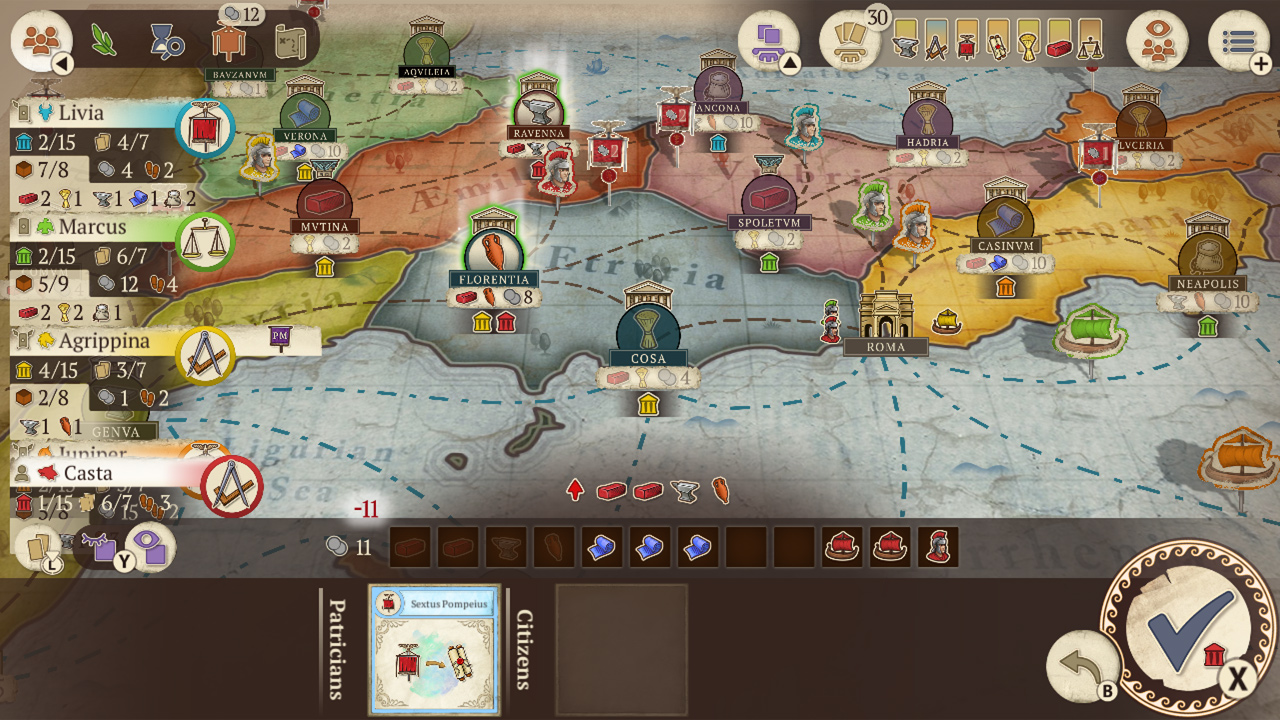Open the scoring list icon in top-right corner
1280x720 pixels.
click(1237, 40)
